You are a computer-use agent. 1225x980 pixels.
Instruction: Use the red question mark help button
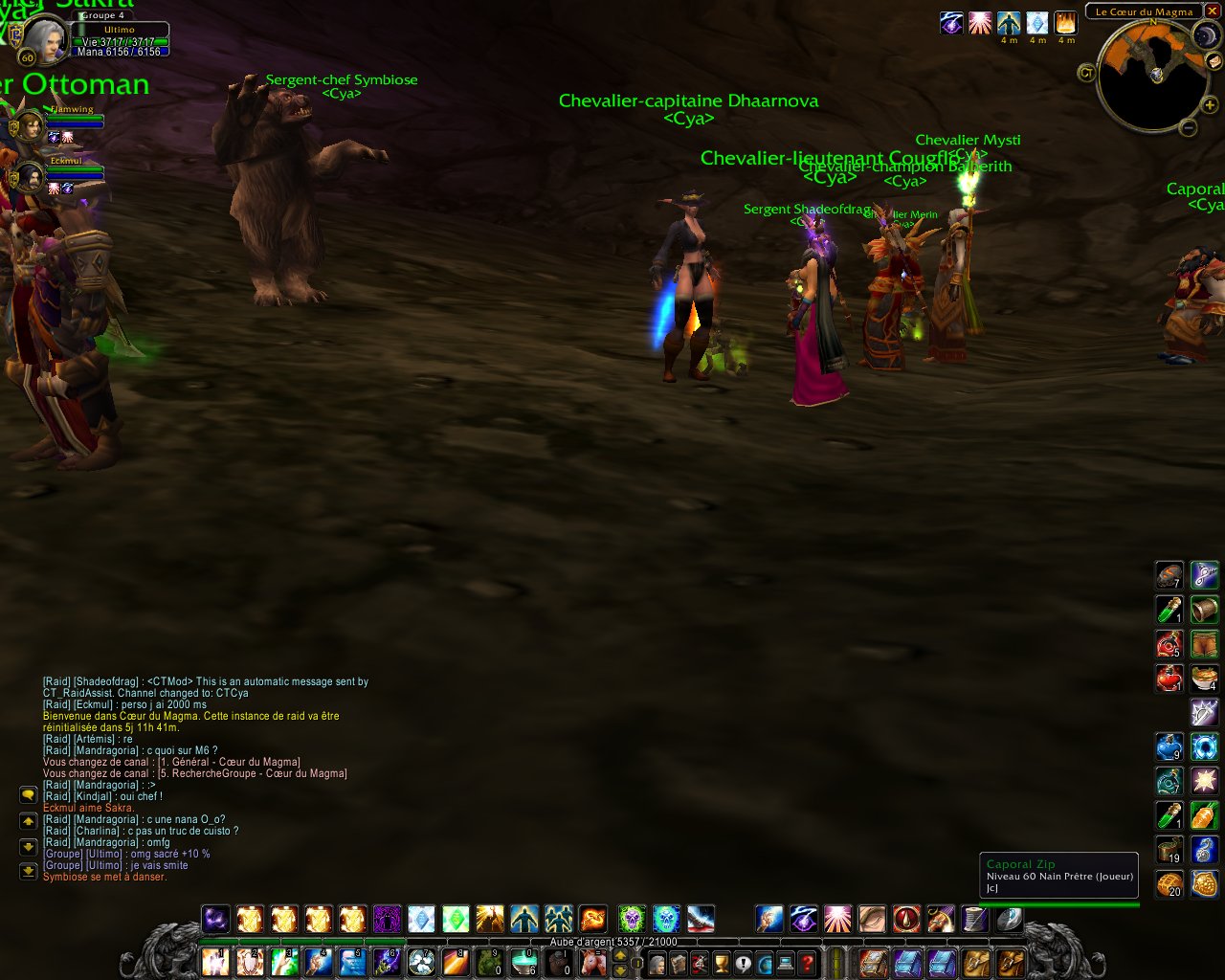point(808,963)
